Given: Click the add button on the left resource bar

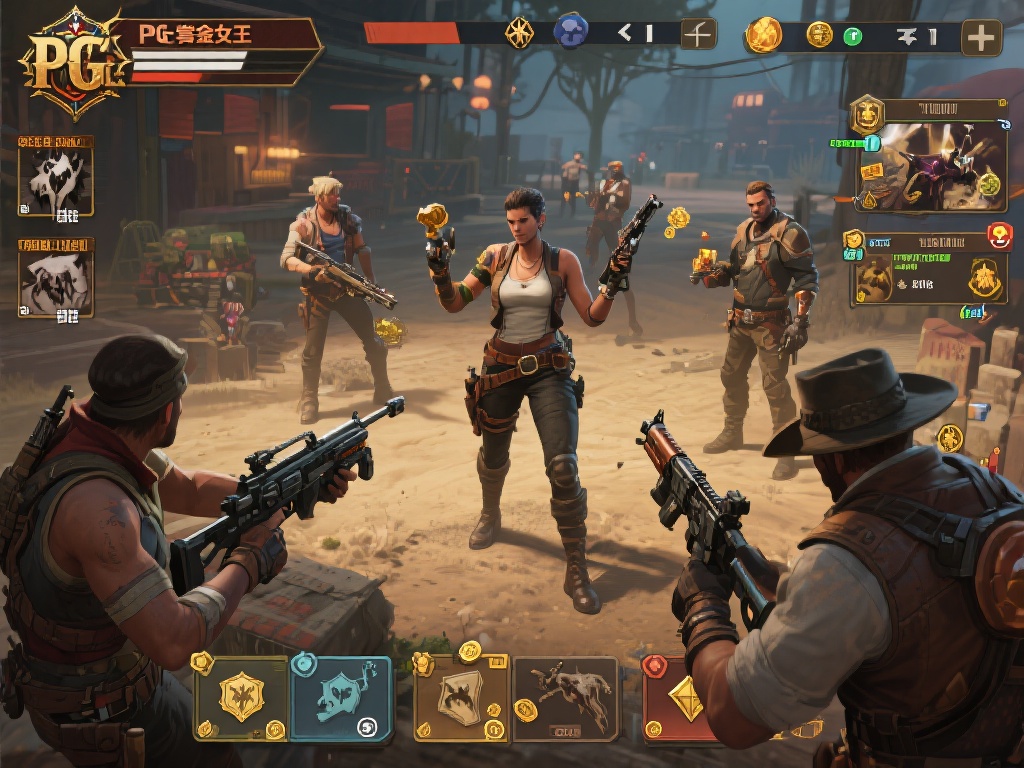Looking at the screenshot, I should coord(699,34).
